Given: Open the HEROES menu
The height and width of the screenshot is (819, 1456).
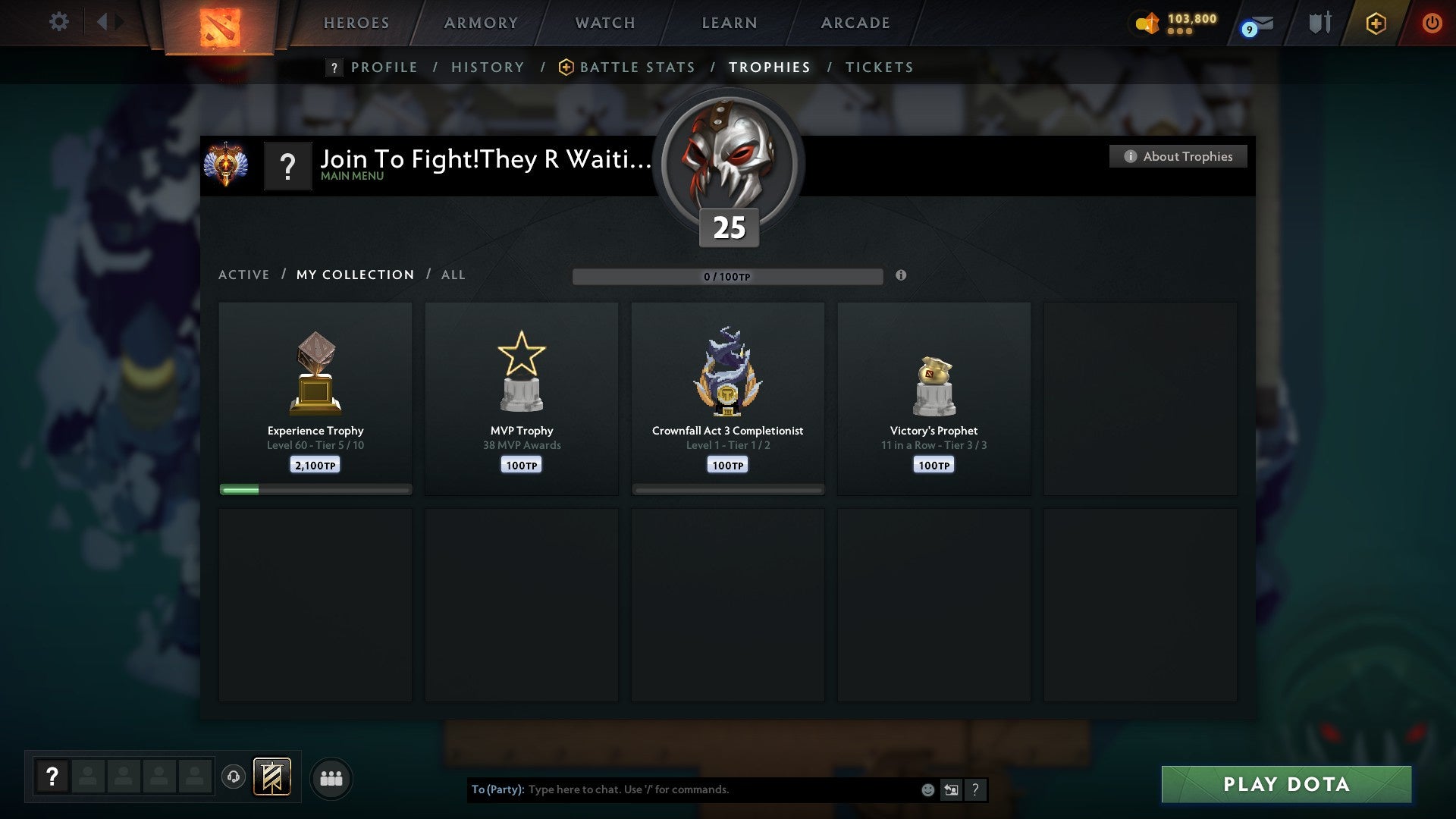Looking at the screenshot, I should click(x=356, y=23).
